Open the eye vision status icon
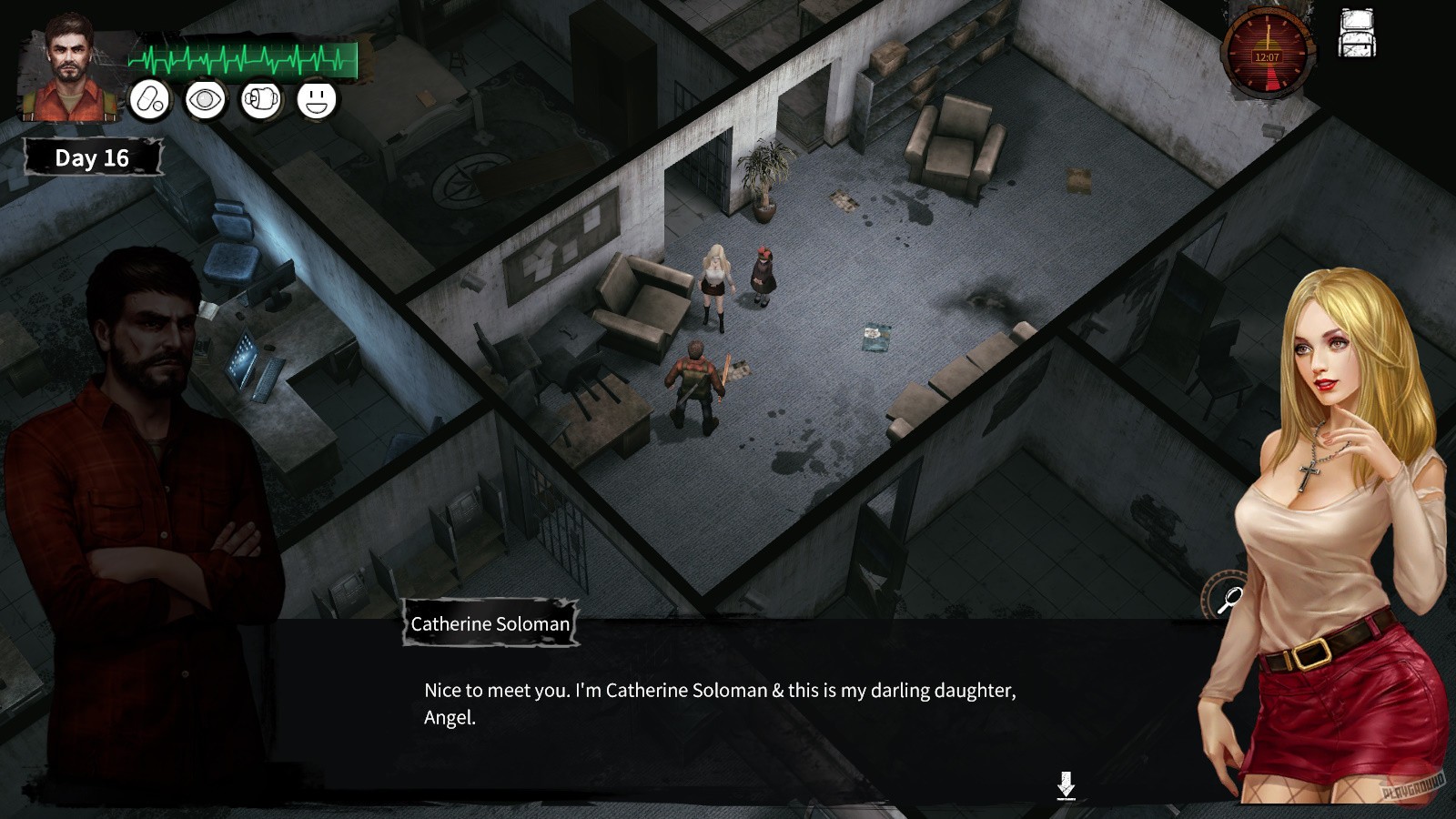This screenshot has height=819, width=1456. click(x=207, y=100)
